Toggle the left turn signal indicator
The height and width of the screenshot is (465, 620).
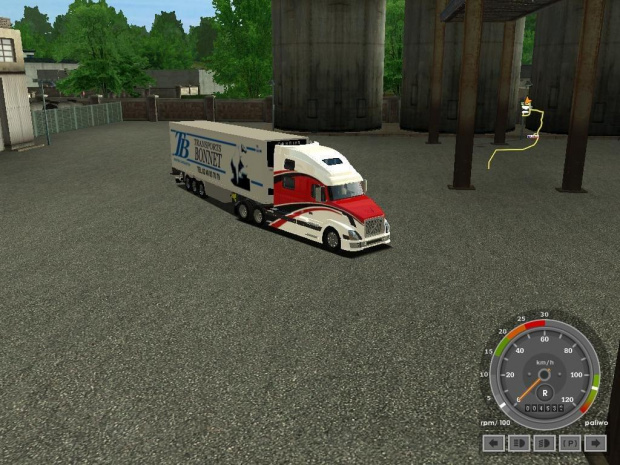(x=493, y=442)
